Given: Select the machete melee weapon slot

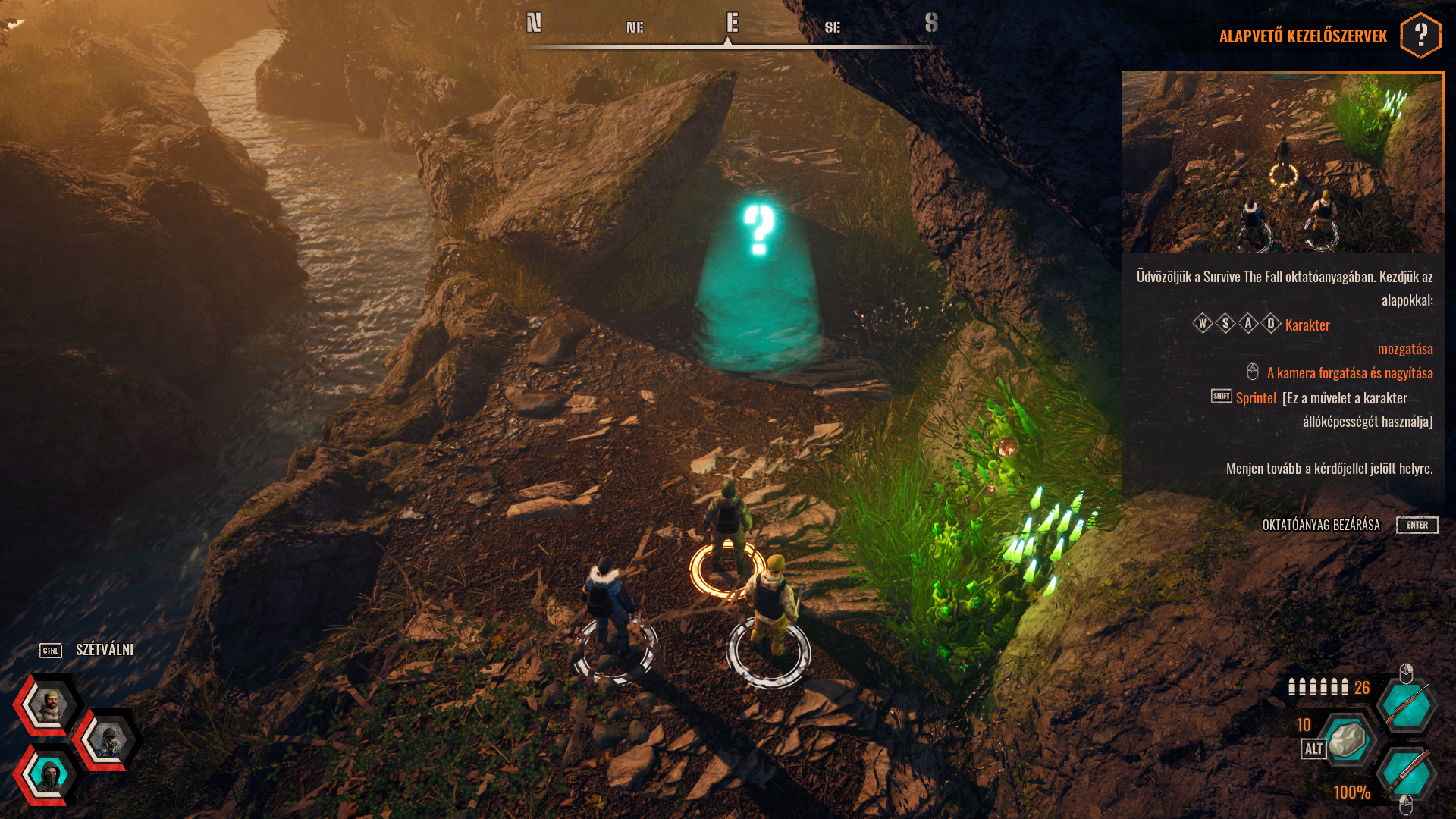Looking at the screenshot, I should [1407, 774].
